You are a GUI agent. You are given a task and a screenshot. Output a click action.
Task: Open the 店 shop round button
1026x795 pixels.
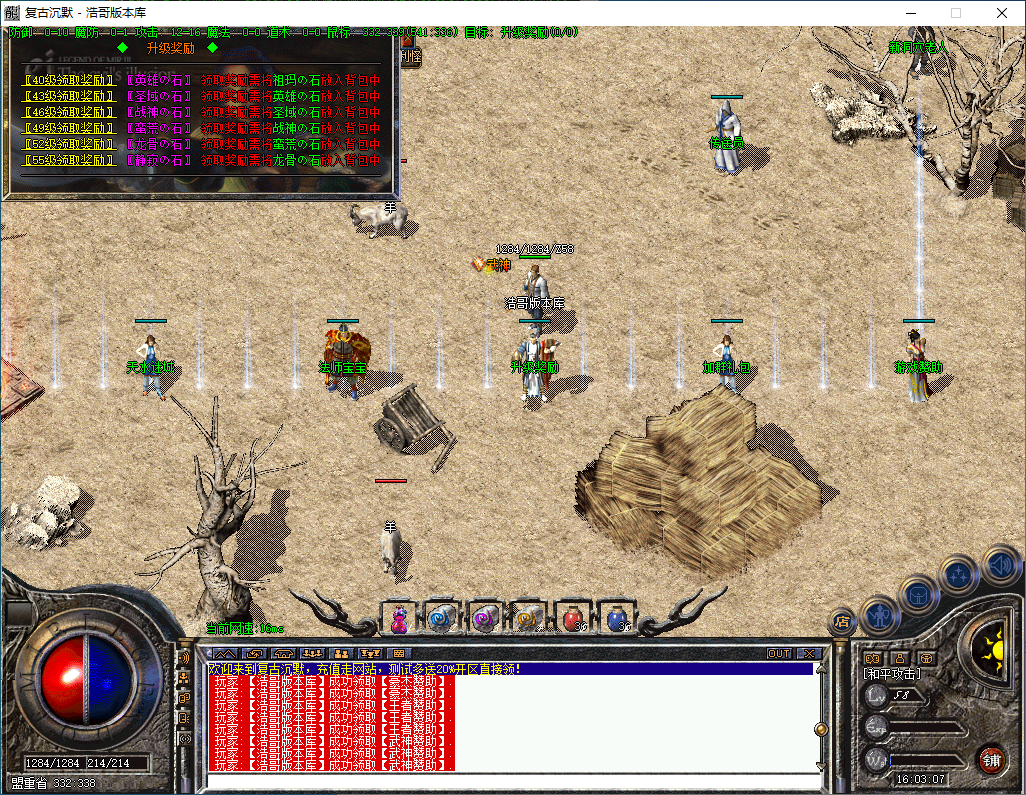(841, 621)
